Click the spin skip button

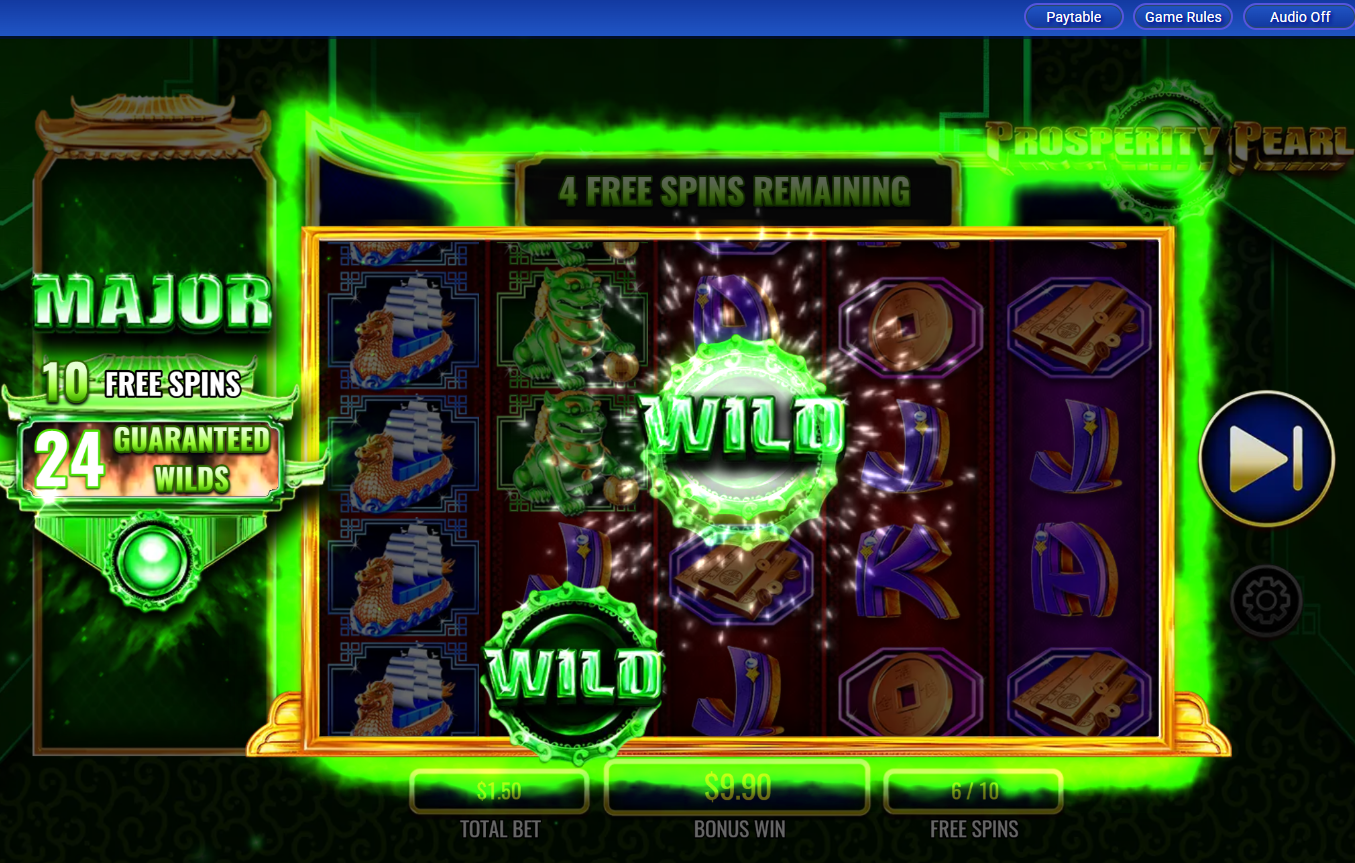[1266, 457]
